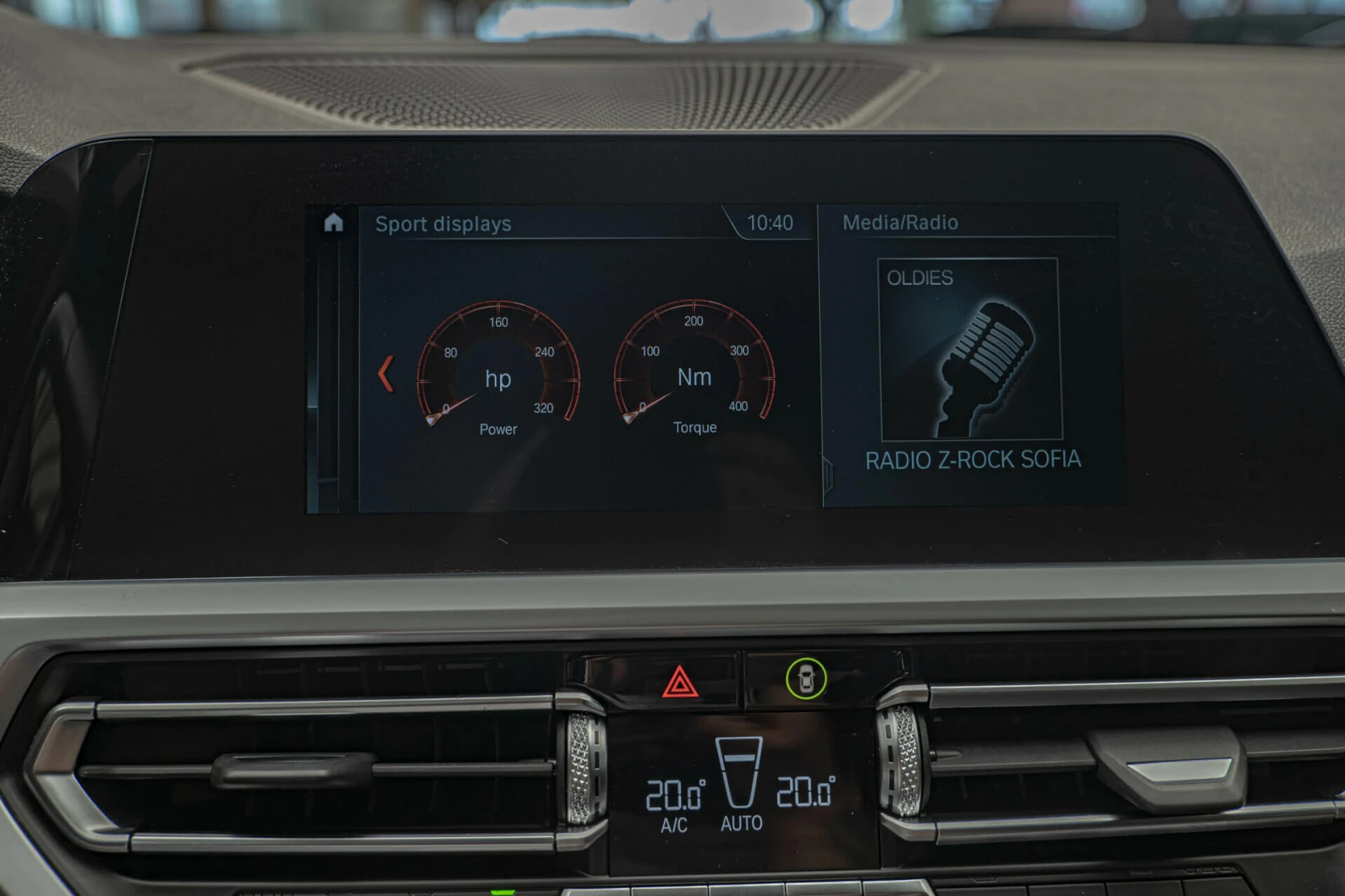Toggle the green parking assist car button
The image size is (1345, 896).
click(806, 678)
